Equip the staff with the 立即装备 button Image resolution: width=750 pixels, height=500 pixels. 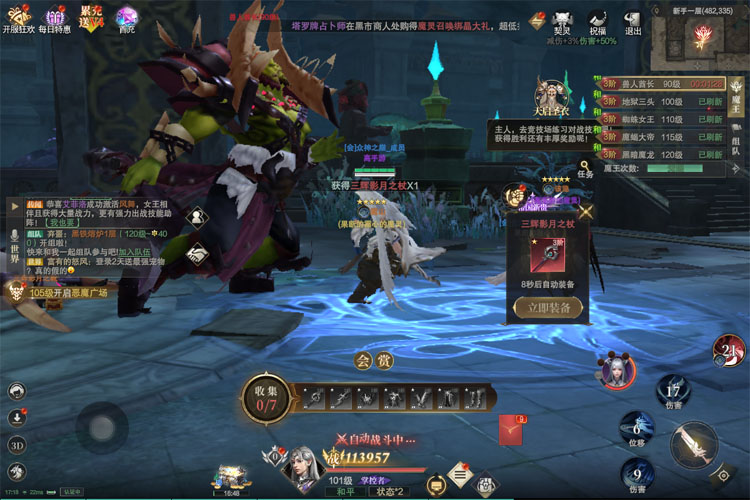[x=547, y=308]
